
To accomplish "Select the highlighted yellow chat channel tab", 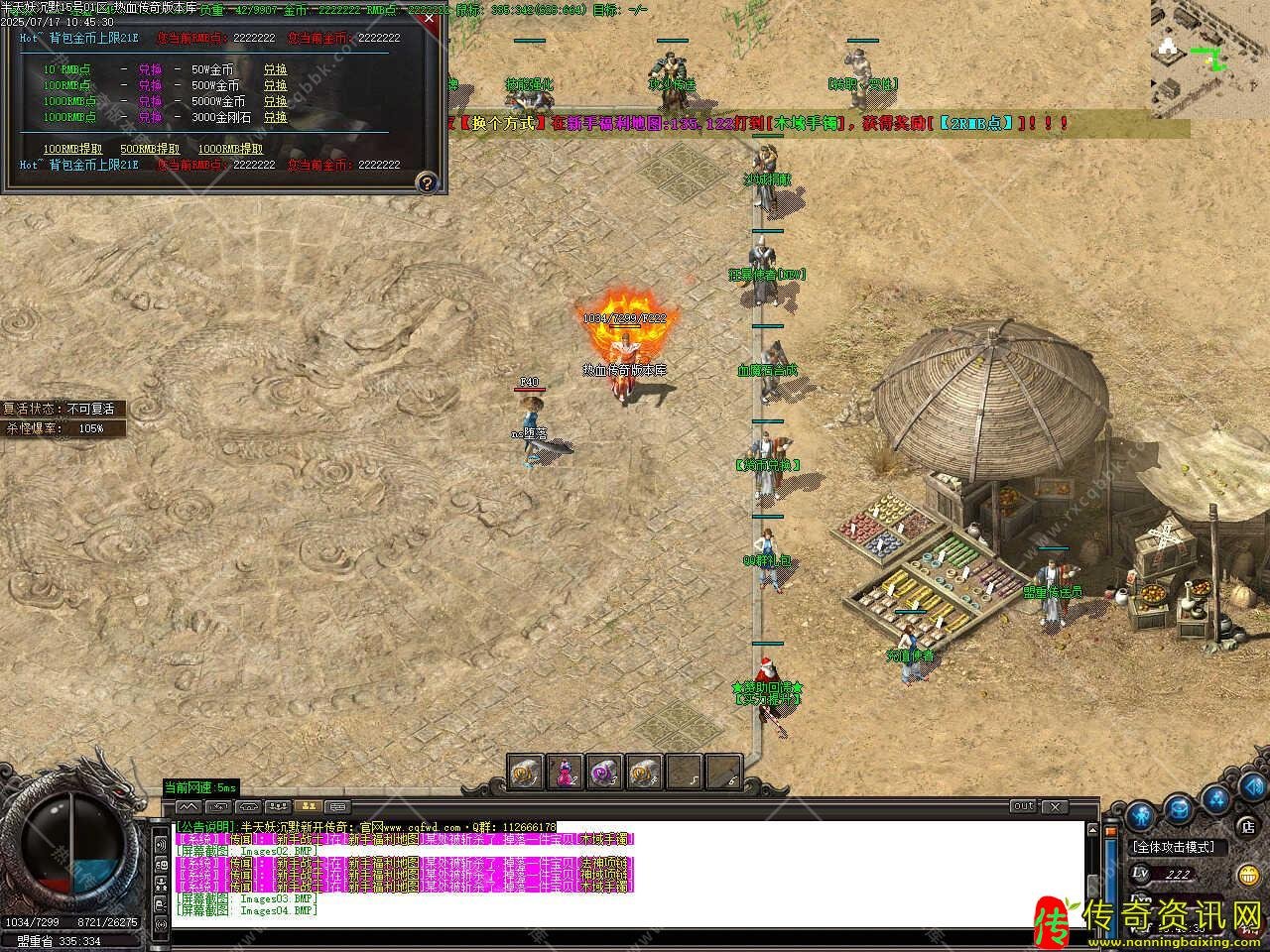I will coord(309,806).
